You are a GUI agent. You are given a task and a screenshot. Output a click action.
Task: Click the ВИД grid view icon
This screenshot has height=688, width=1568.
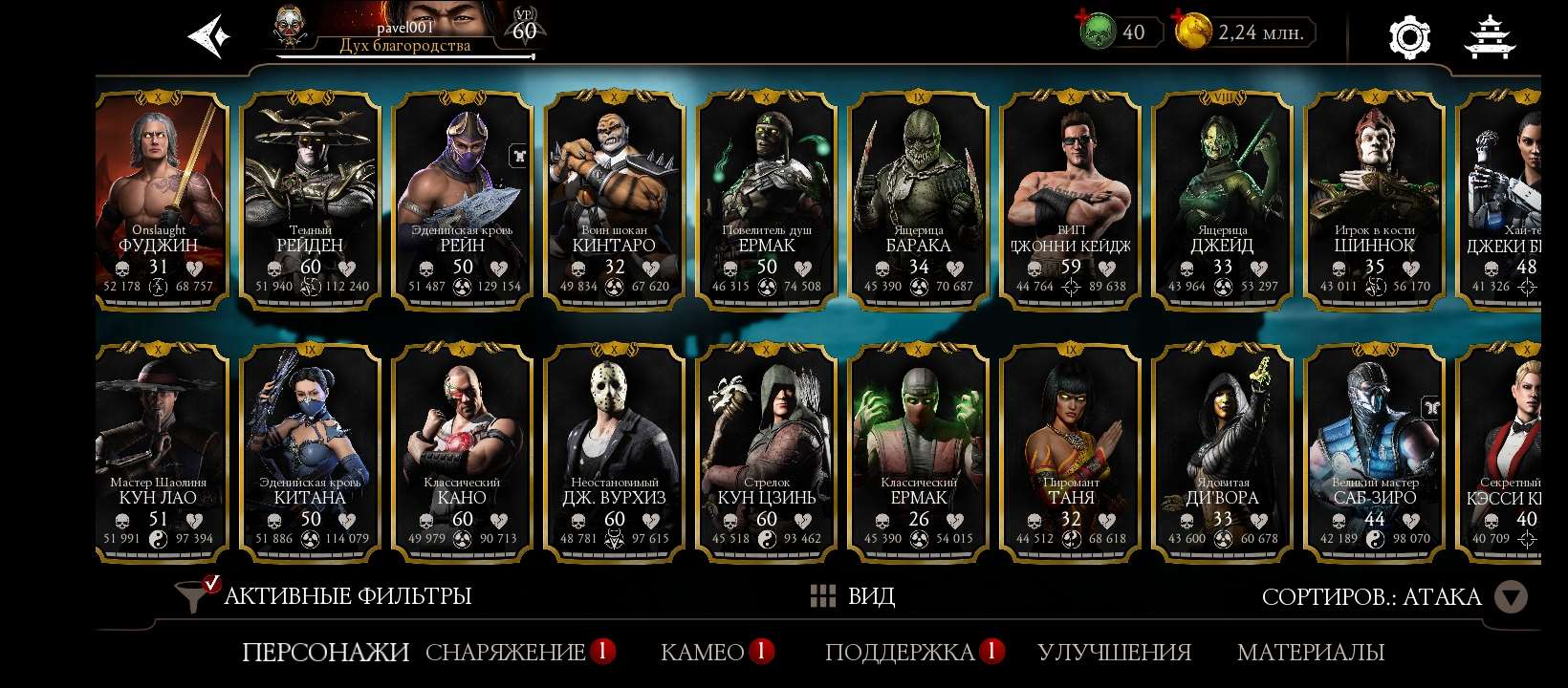click(x=823, y=595)
